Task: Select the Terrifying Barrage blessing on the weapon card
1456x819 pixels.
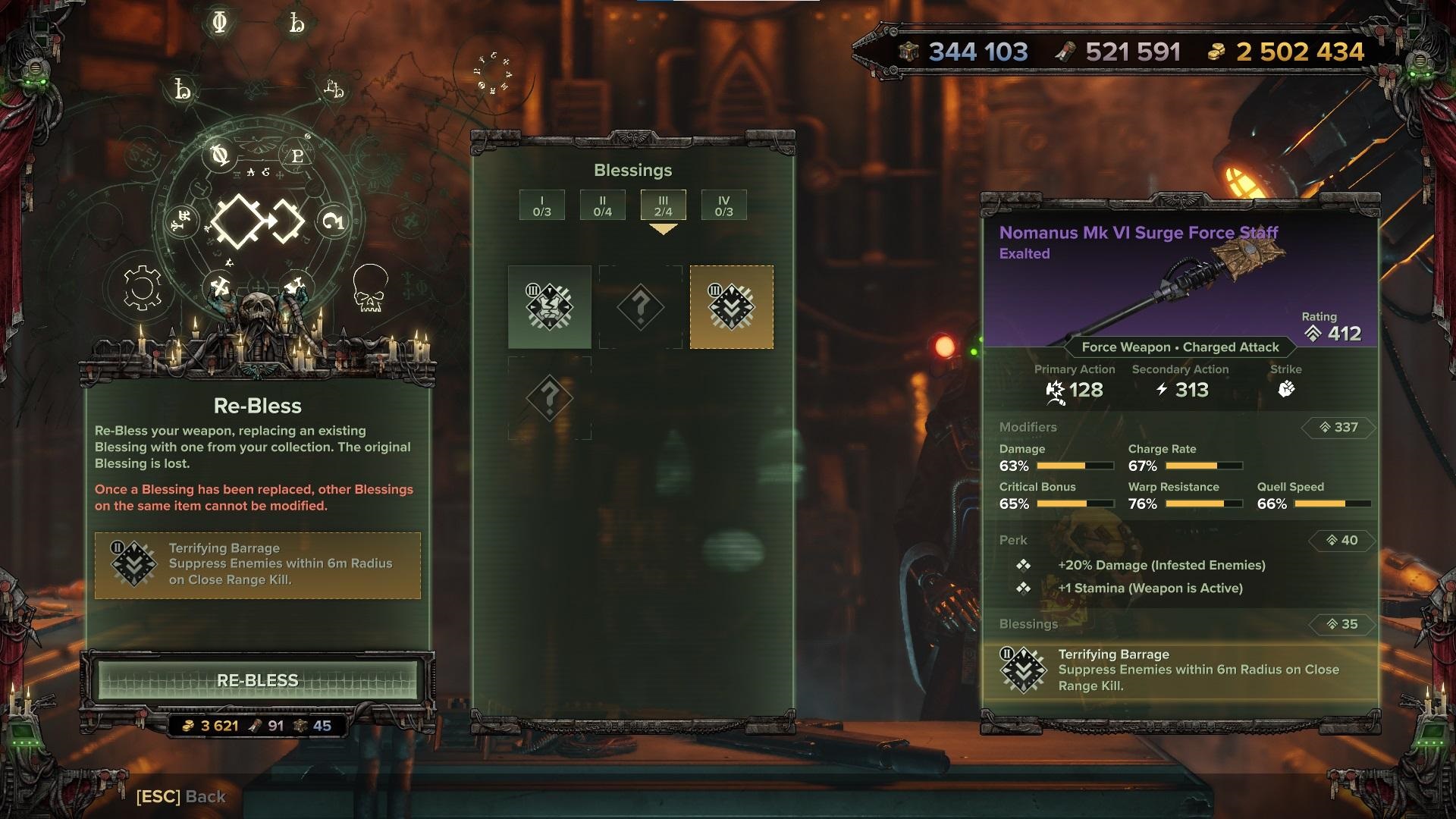Action: click(1180, 670)
